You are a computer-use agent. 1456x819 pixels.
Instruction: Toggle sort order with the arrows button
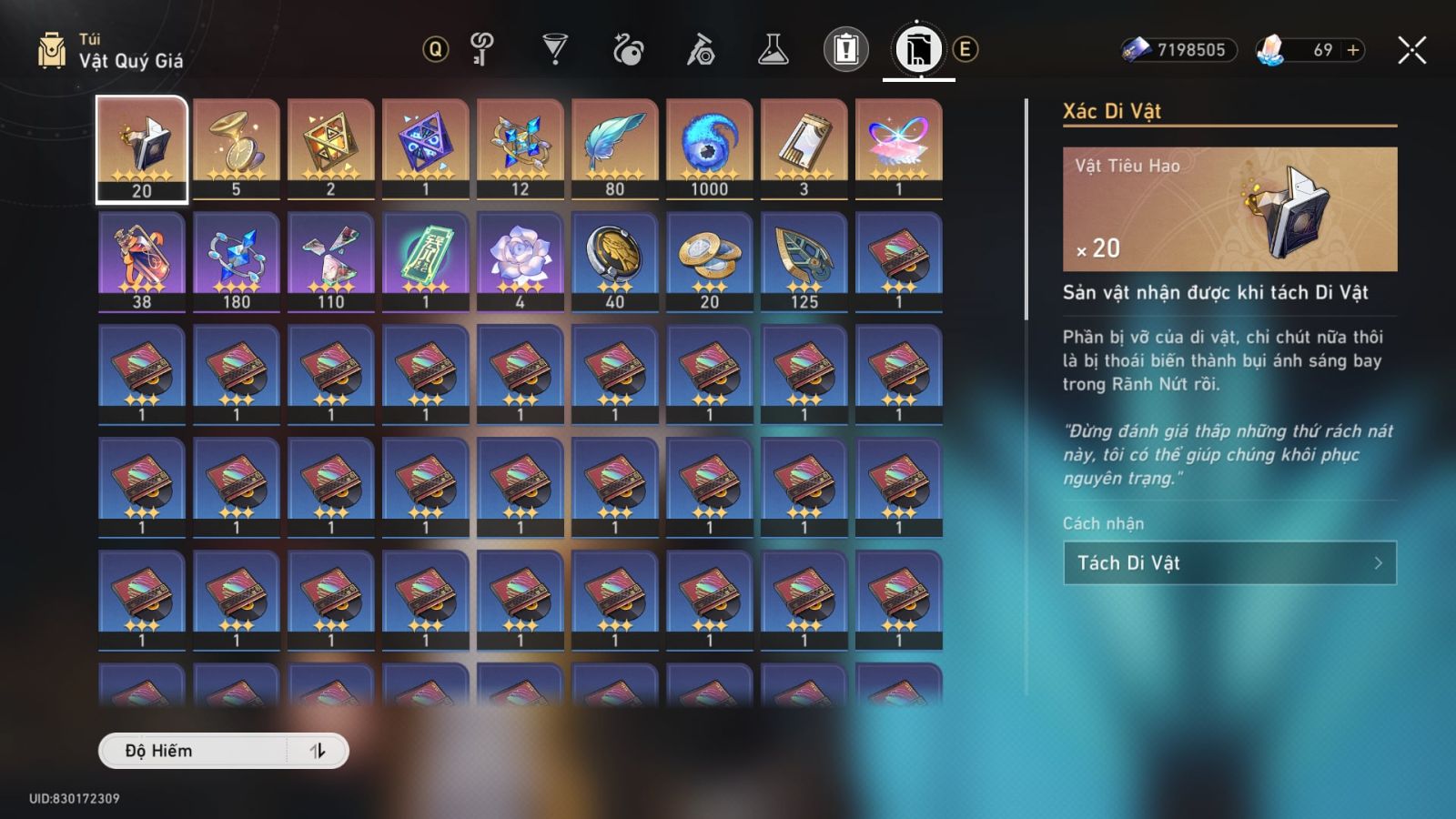point(317,751)
